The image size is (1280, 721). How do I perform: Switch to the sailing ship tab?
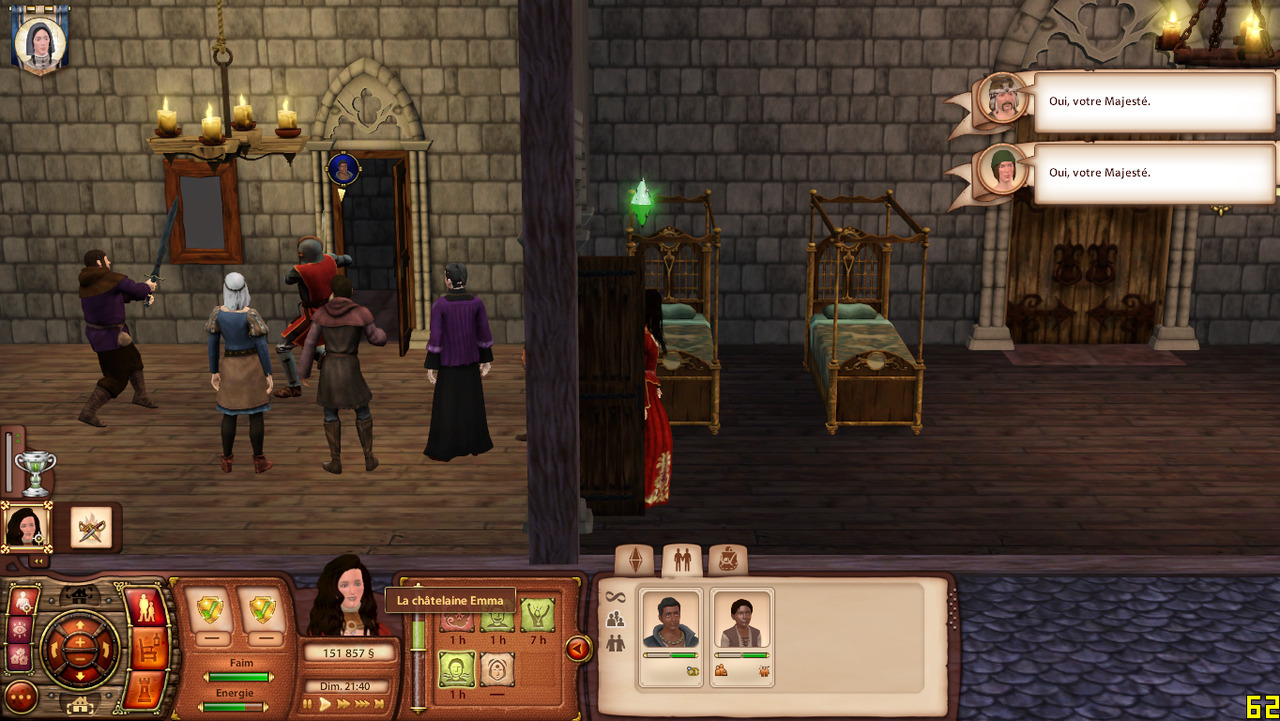728,560
